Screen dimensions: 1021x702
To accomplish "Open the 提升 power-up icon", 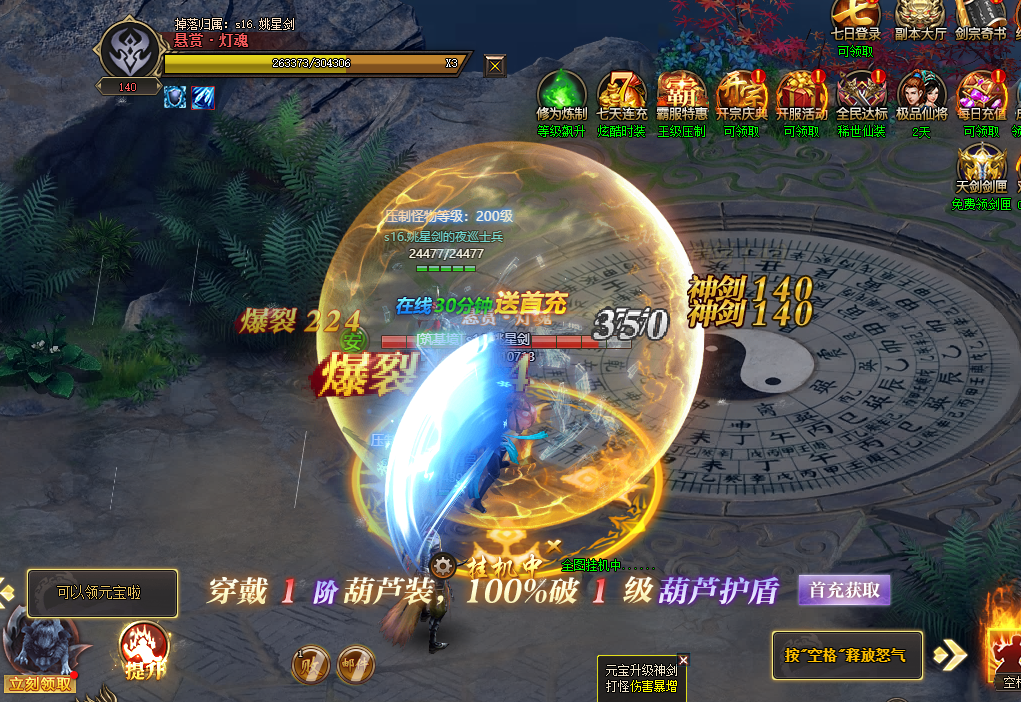I will click(144, 650).
